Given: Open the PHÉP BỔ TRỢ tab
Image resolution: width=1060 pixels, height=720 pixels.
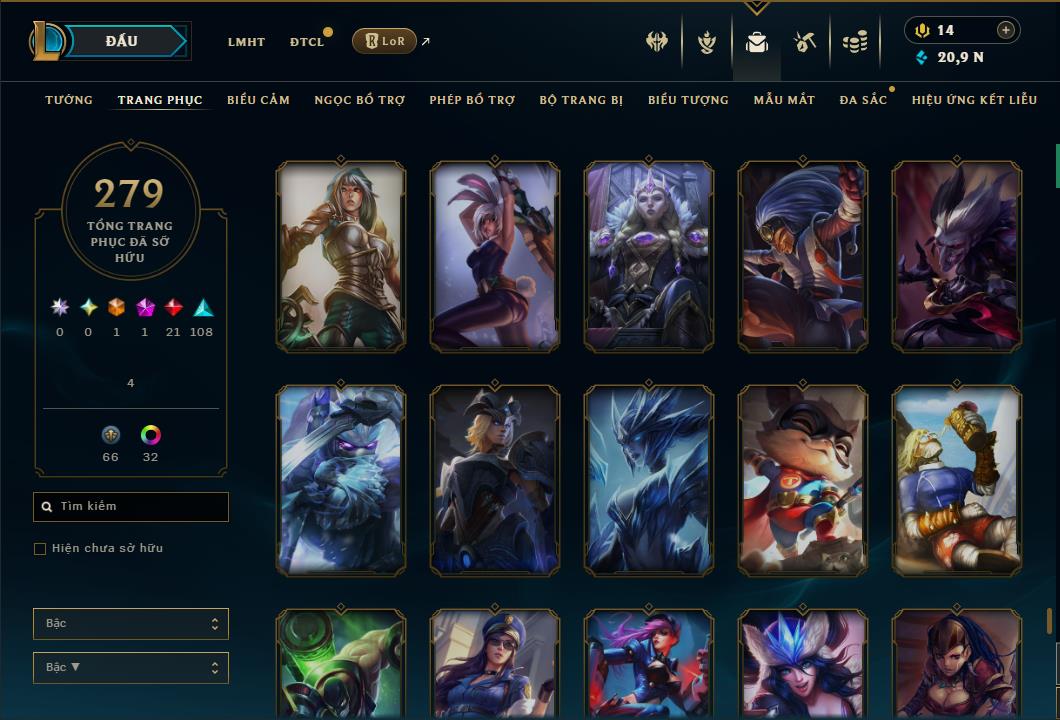Looking at the screenshot, I should (x=472, y=100).
